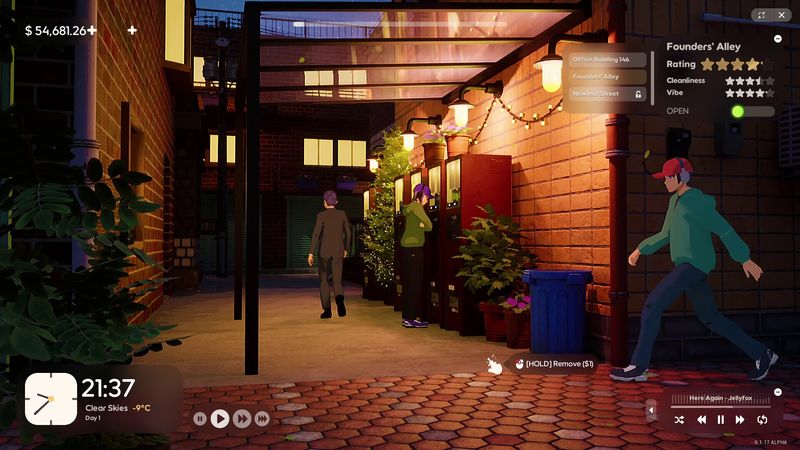Skip back to the previous music track
This screenshot has height=450, width=800.
[x=701, y=420]
